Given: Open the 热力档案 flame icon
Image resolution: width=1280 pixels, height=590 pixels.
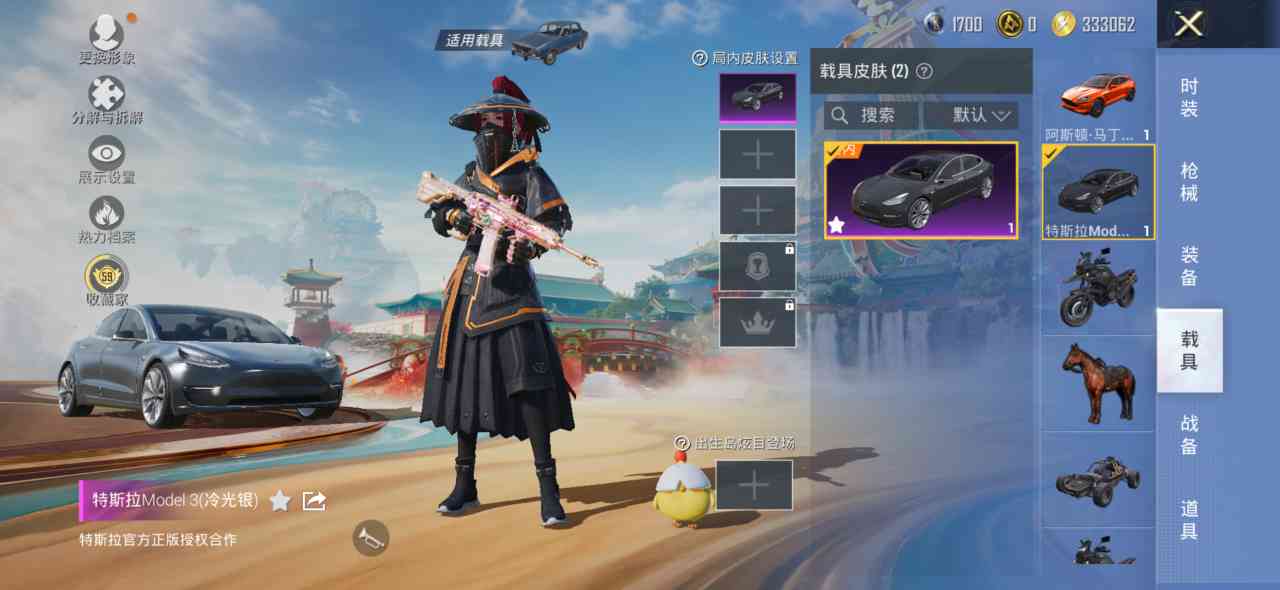Looking at the screenshot, I should pyautogui.click(x=107, y=216).
